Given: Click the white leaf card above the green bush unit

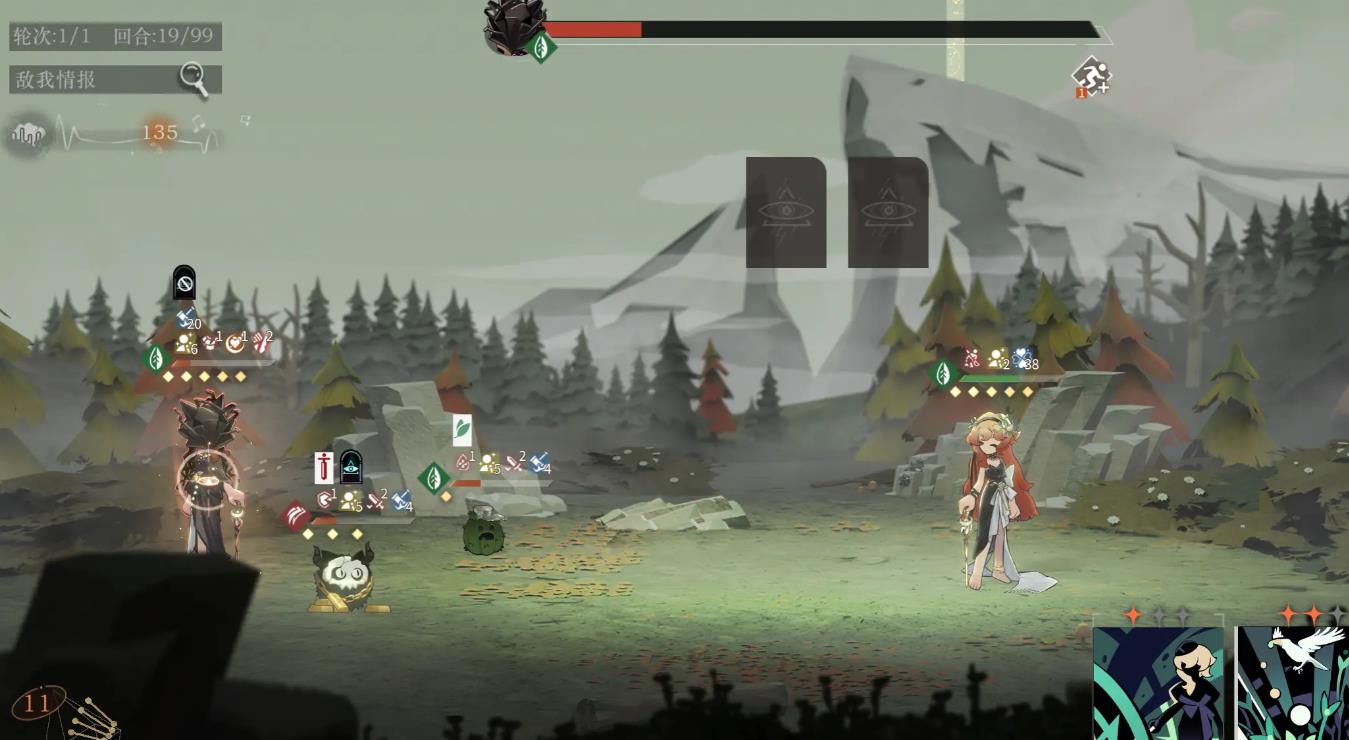Looking at the screenshot, I should [462, 430].
